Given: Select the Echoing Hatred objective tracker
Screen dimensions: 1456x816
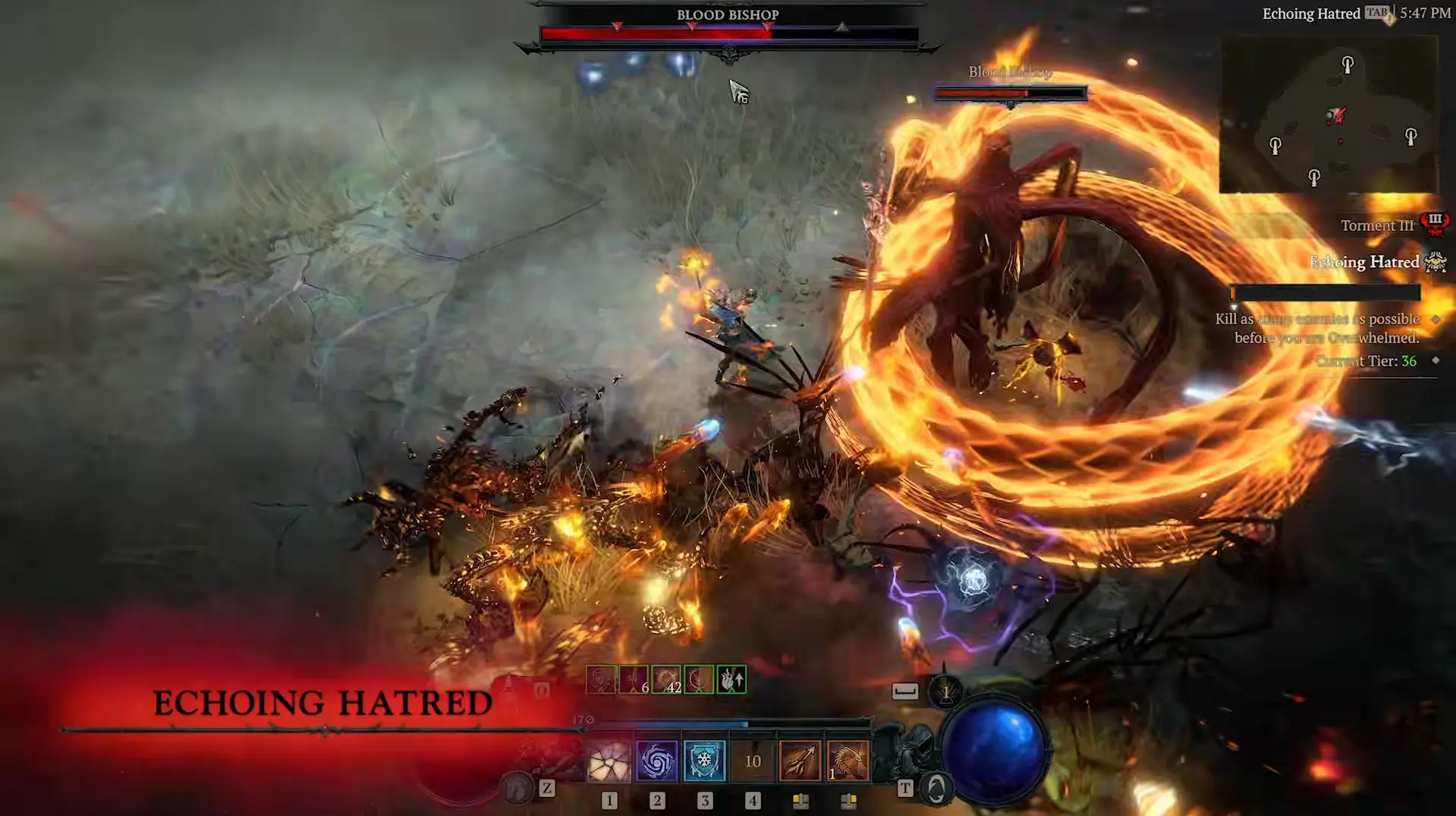Looking at the screenshot, I should point(1365,263).
